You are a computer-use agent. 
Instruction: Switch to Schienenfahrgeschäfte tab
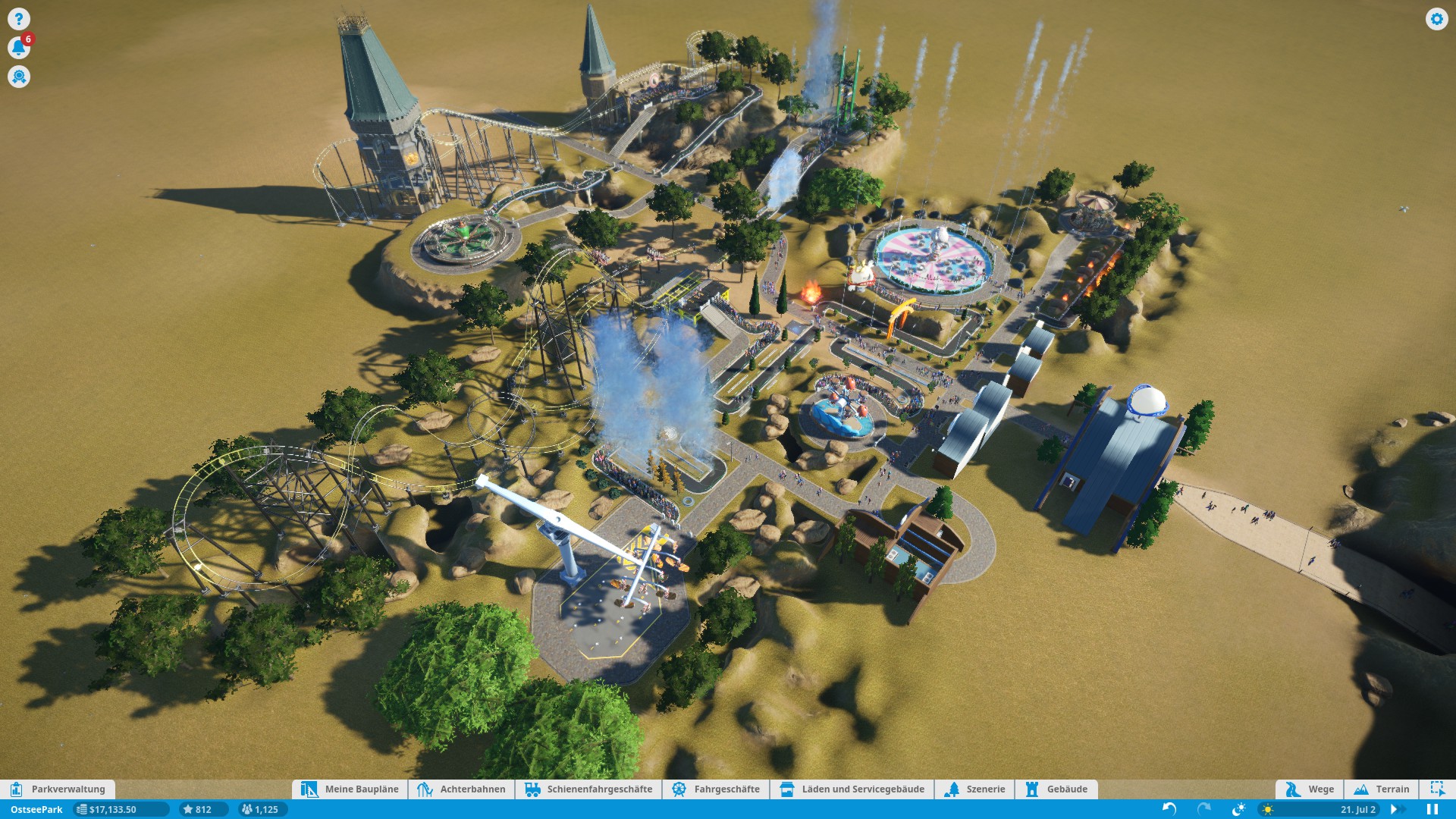coord(588,789)
